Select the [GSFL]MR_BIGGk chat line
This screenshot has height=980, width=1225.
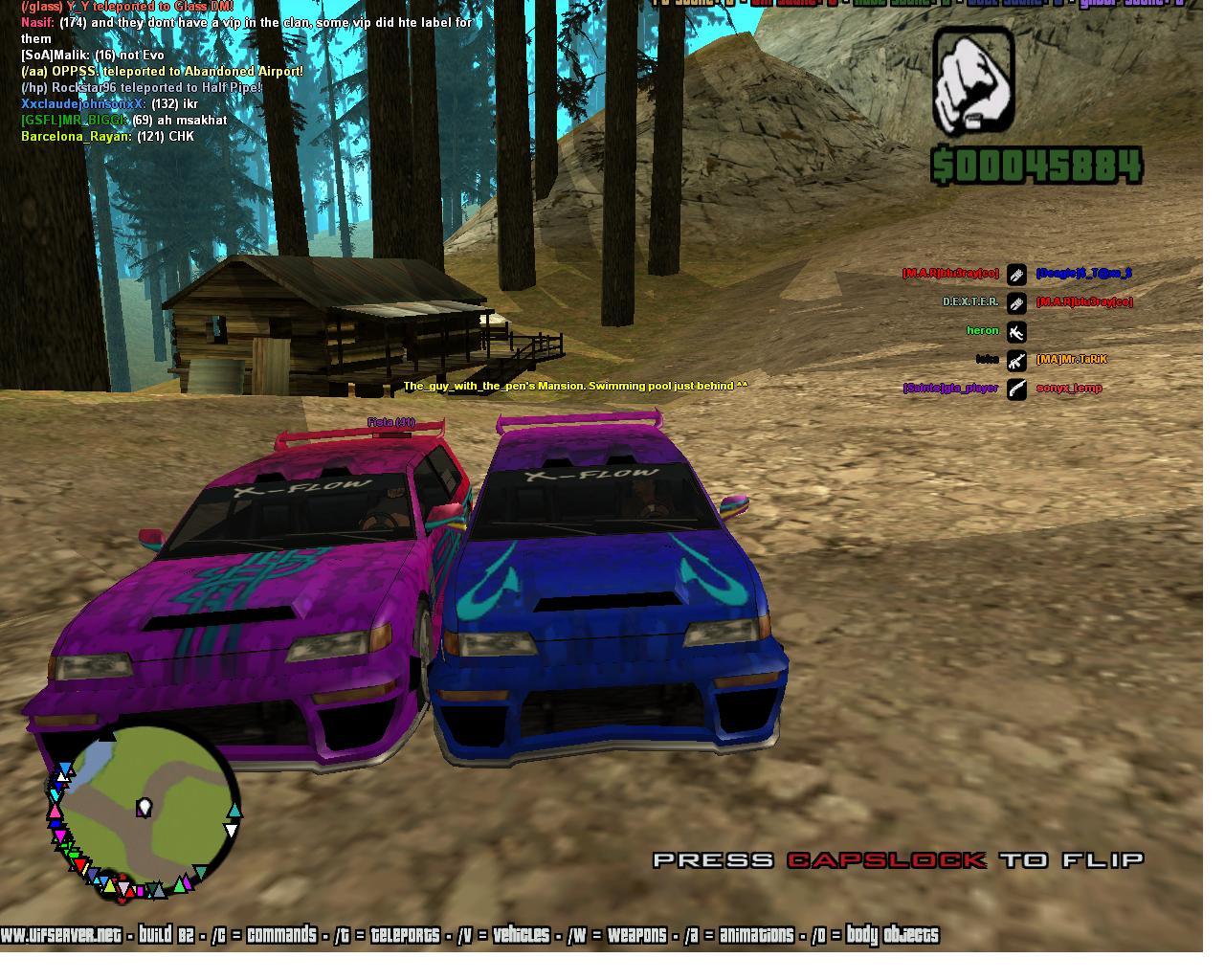tap(124, 121)
